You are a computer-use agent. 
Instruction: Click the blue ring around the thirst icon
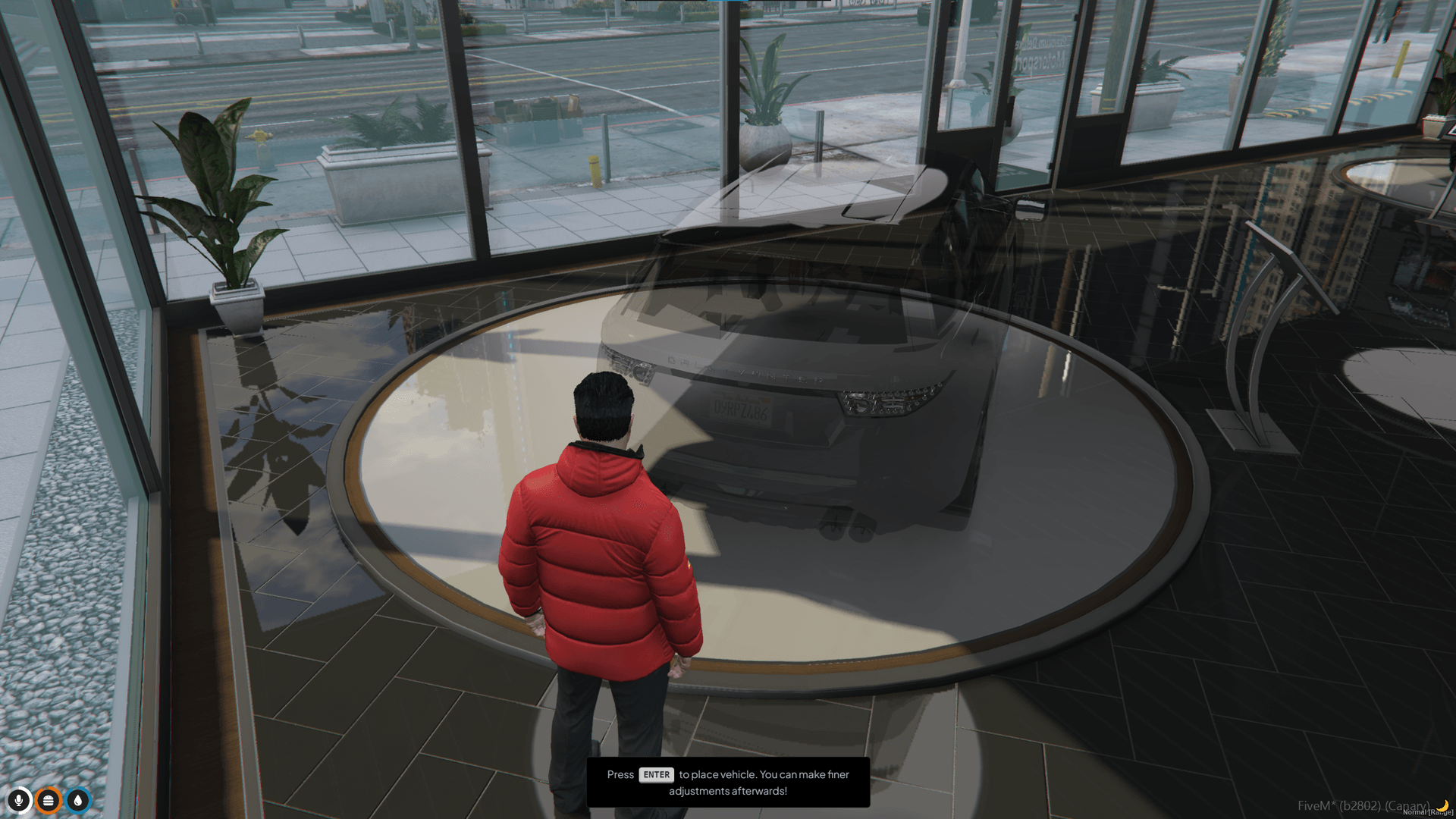pyautogui.click(x=77, y=789)
